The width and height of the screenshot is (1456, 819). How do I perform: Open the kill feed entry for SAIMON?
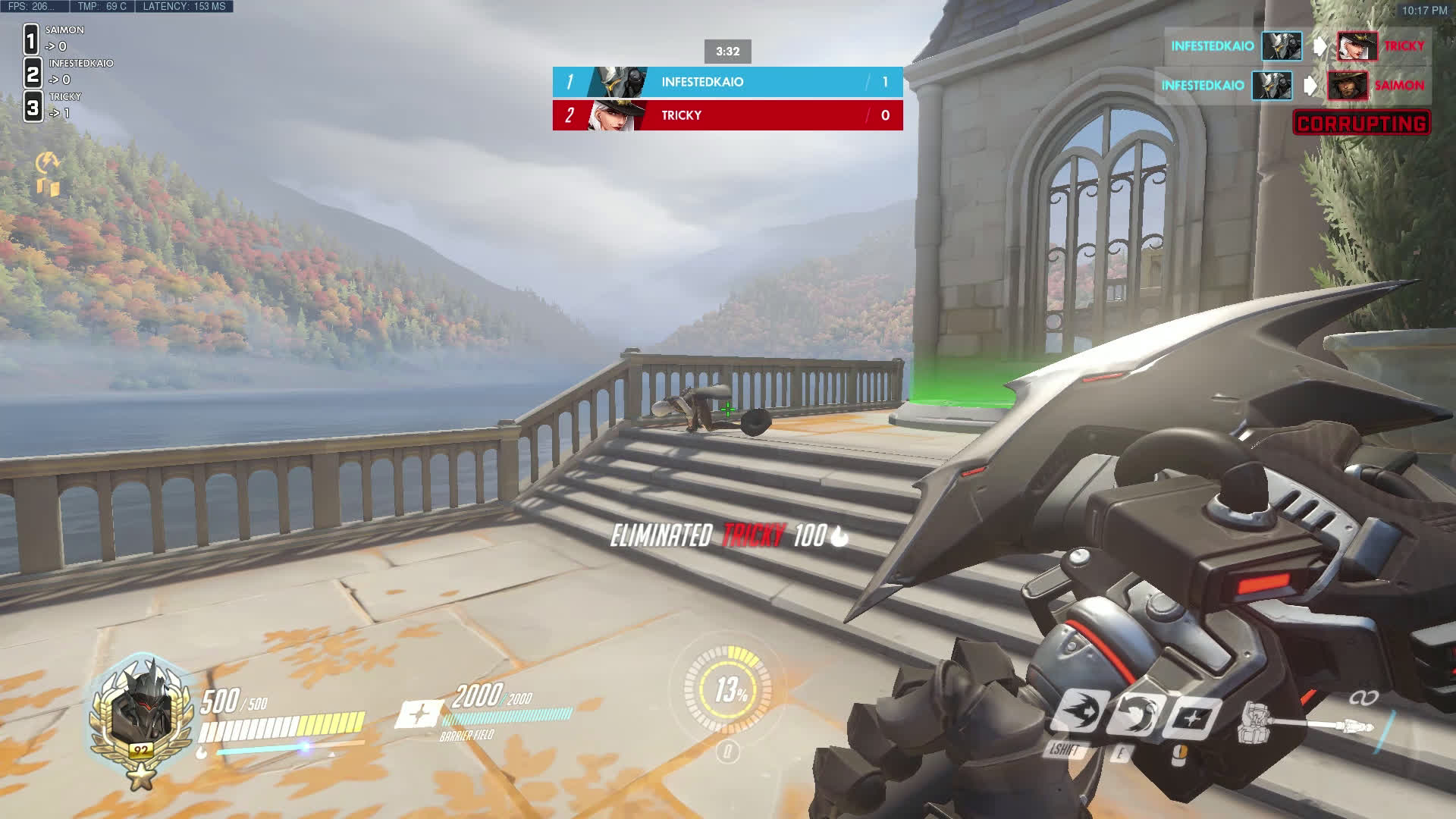1292,86
